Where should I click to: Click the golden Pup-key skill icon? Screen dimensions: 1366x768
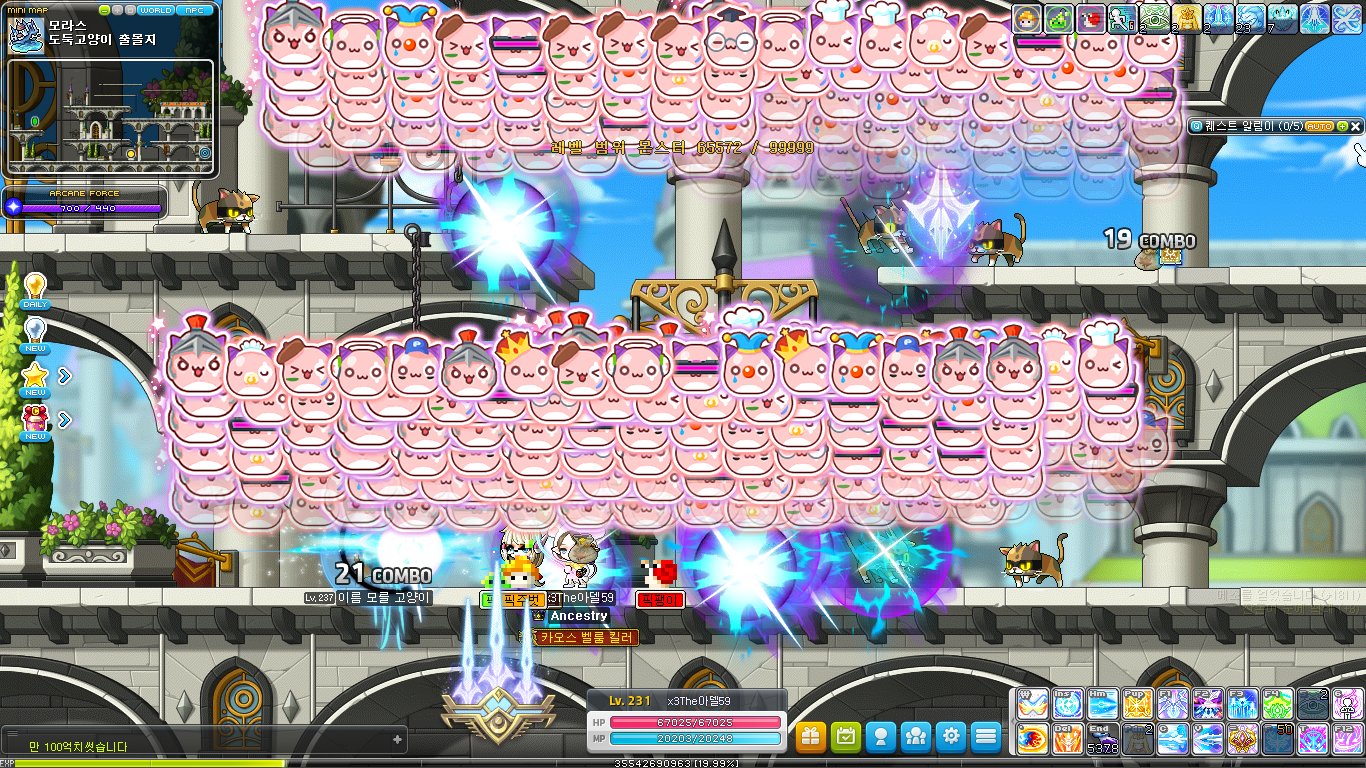pyautogui.click(x=1135, y=705)
